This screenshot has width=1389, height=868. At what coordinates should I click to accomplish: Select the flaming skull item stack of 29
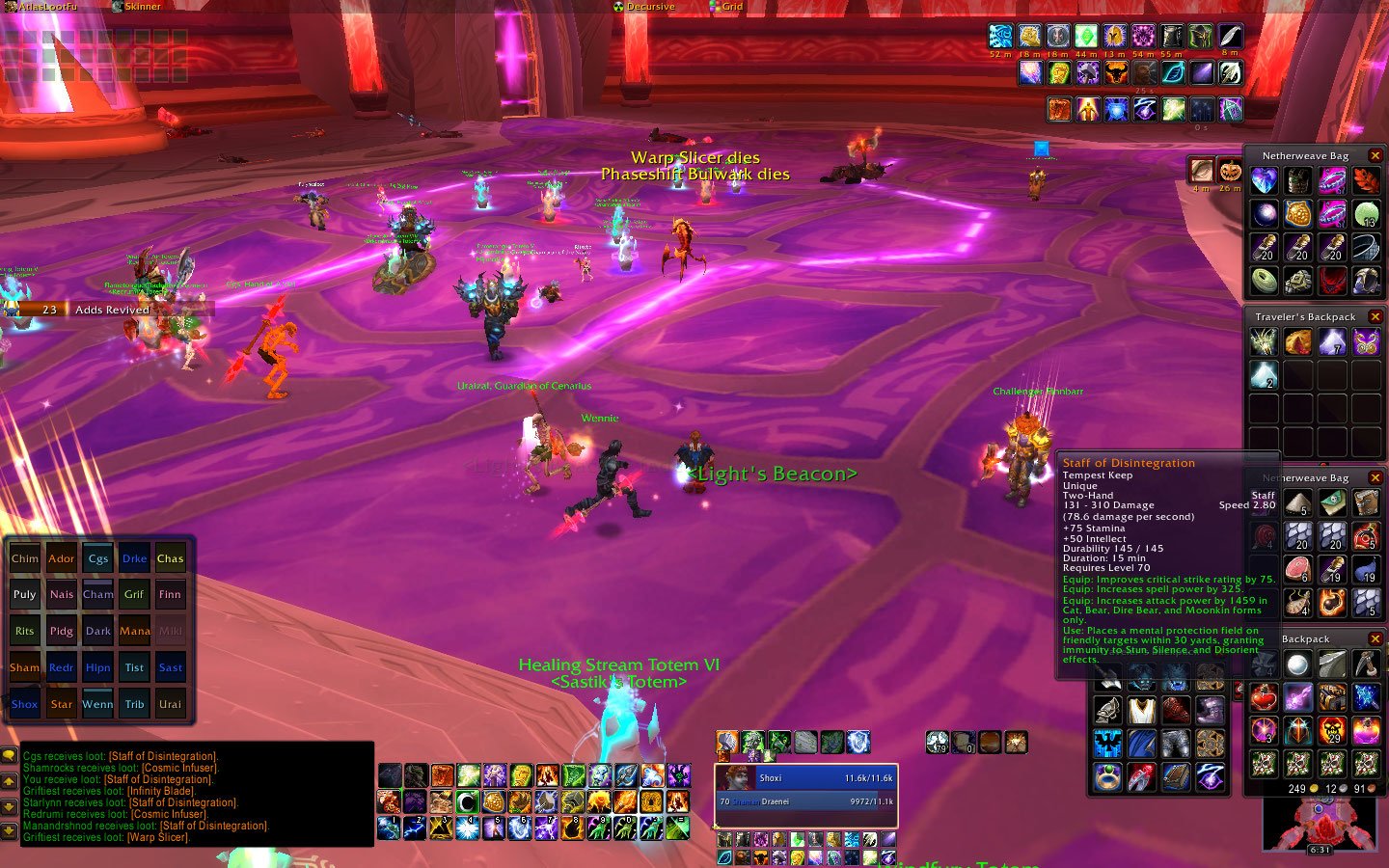click(x=1332, y=730)
